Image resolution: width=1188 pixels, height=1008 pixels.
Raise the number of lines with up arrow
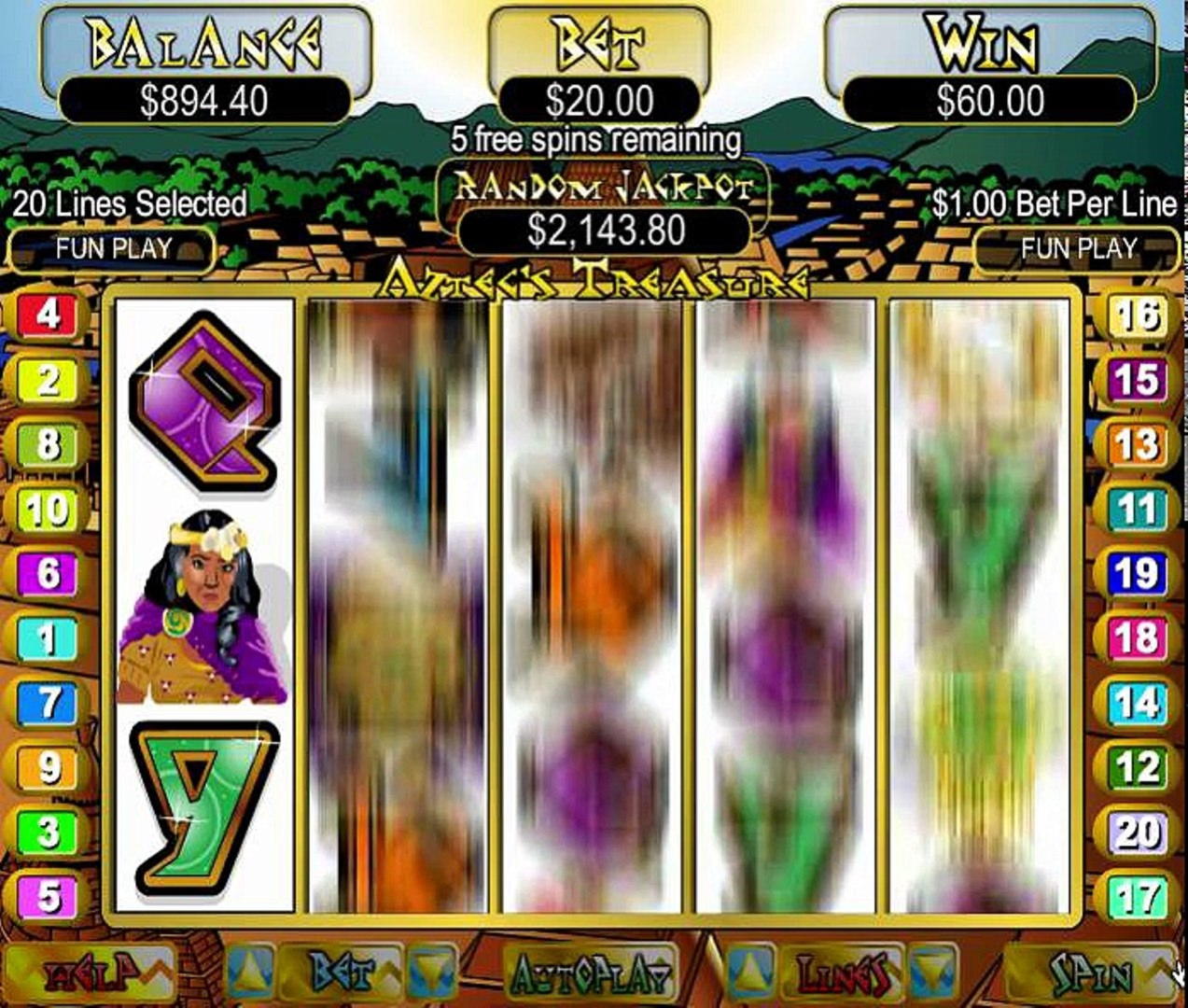(749, 973)
